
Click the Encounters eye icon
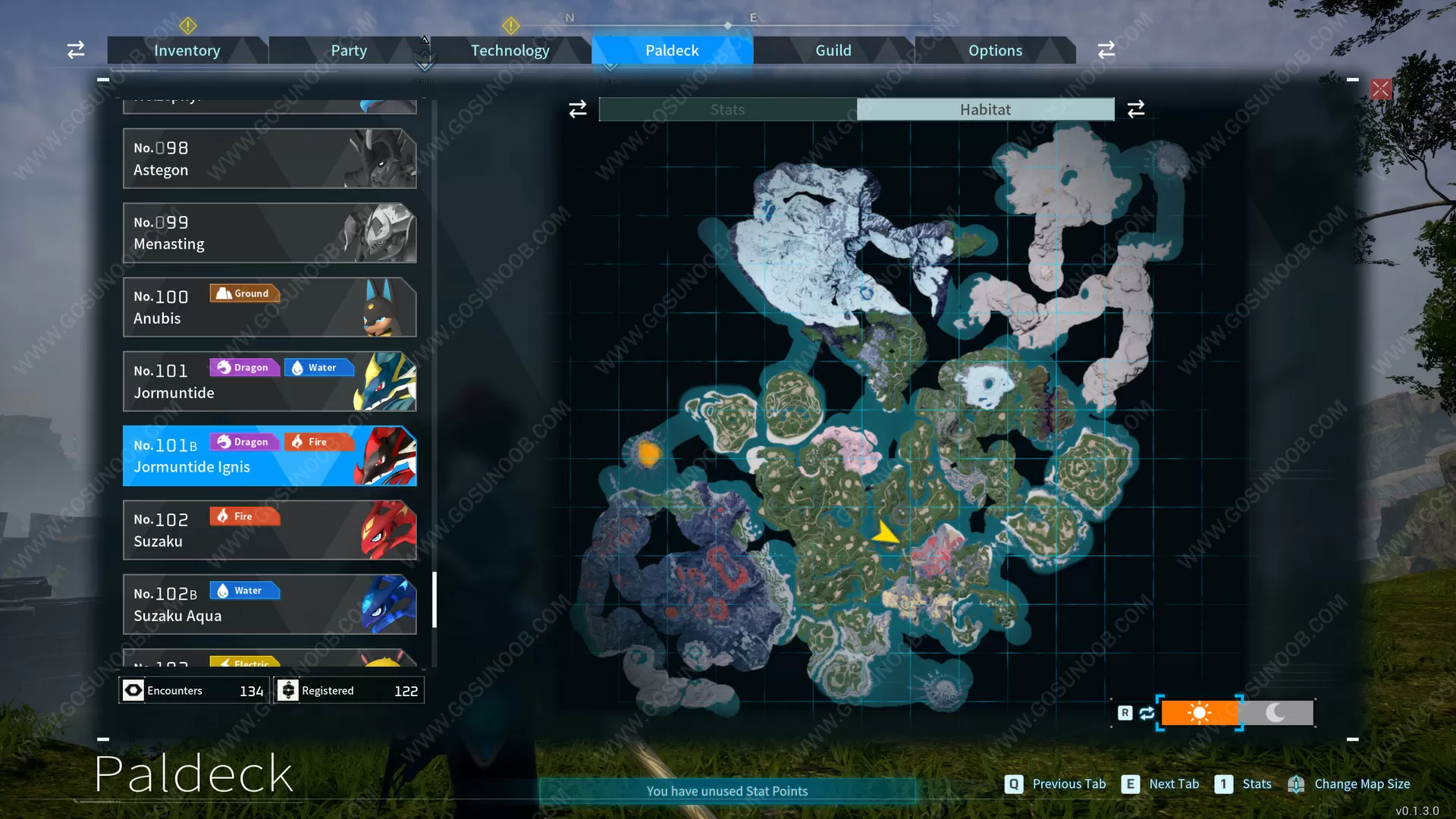click(133, 690)
